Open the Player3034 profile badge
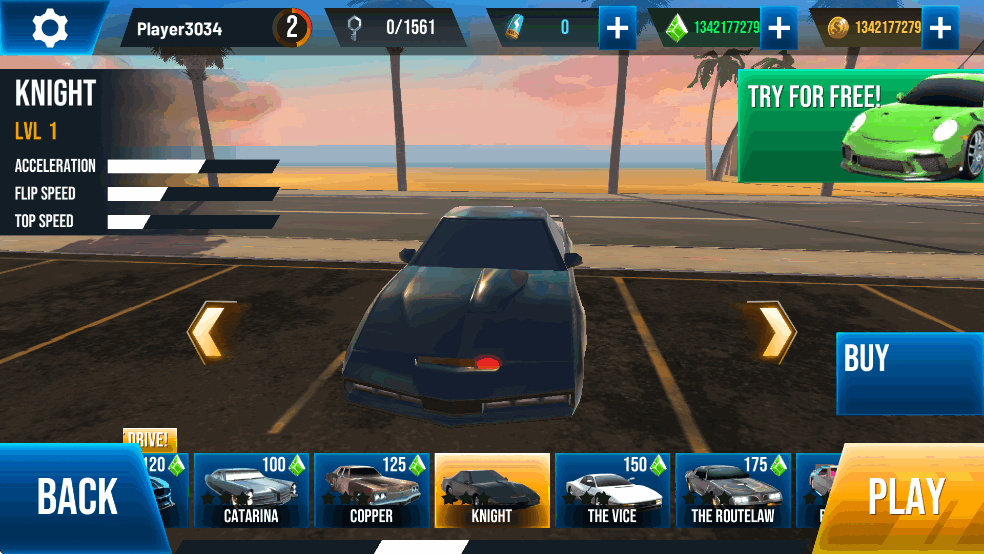The width and height of the screenshot is (984, 554). coord(215,28)
